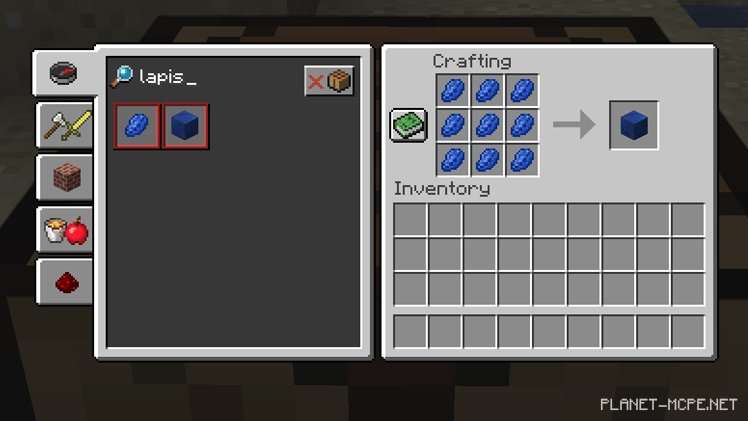
Task: Select the lapis lazuli recipe result
Action: click(137, 127)
